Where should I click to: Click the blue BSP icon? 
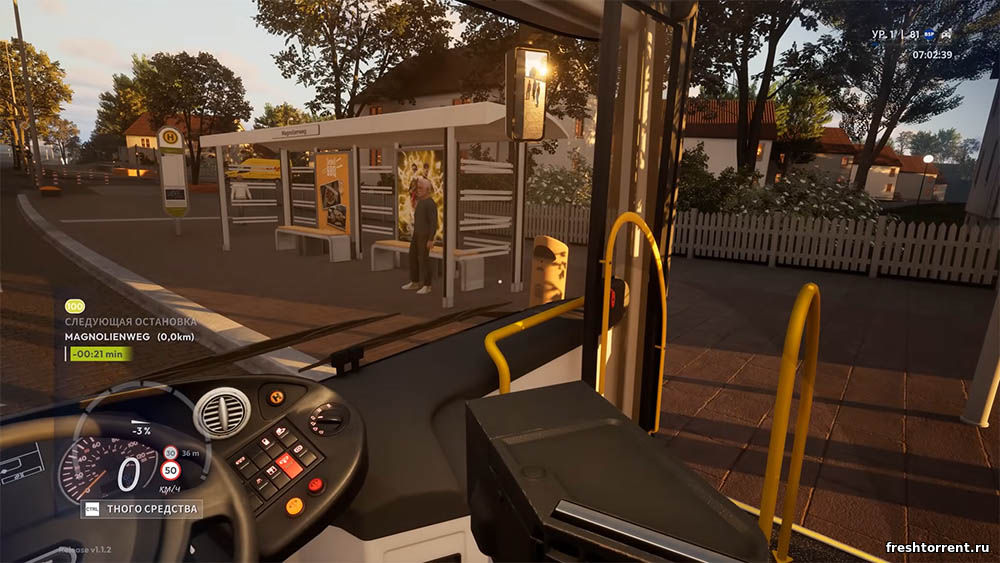(929, 34)
